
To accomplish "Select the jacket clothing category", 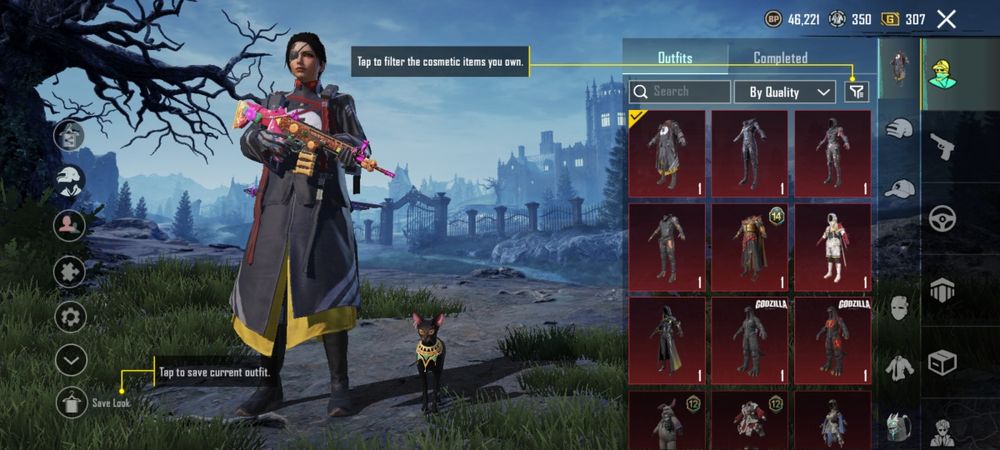I will [x=899, y=367].
